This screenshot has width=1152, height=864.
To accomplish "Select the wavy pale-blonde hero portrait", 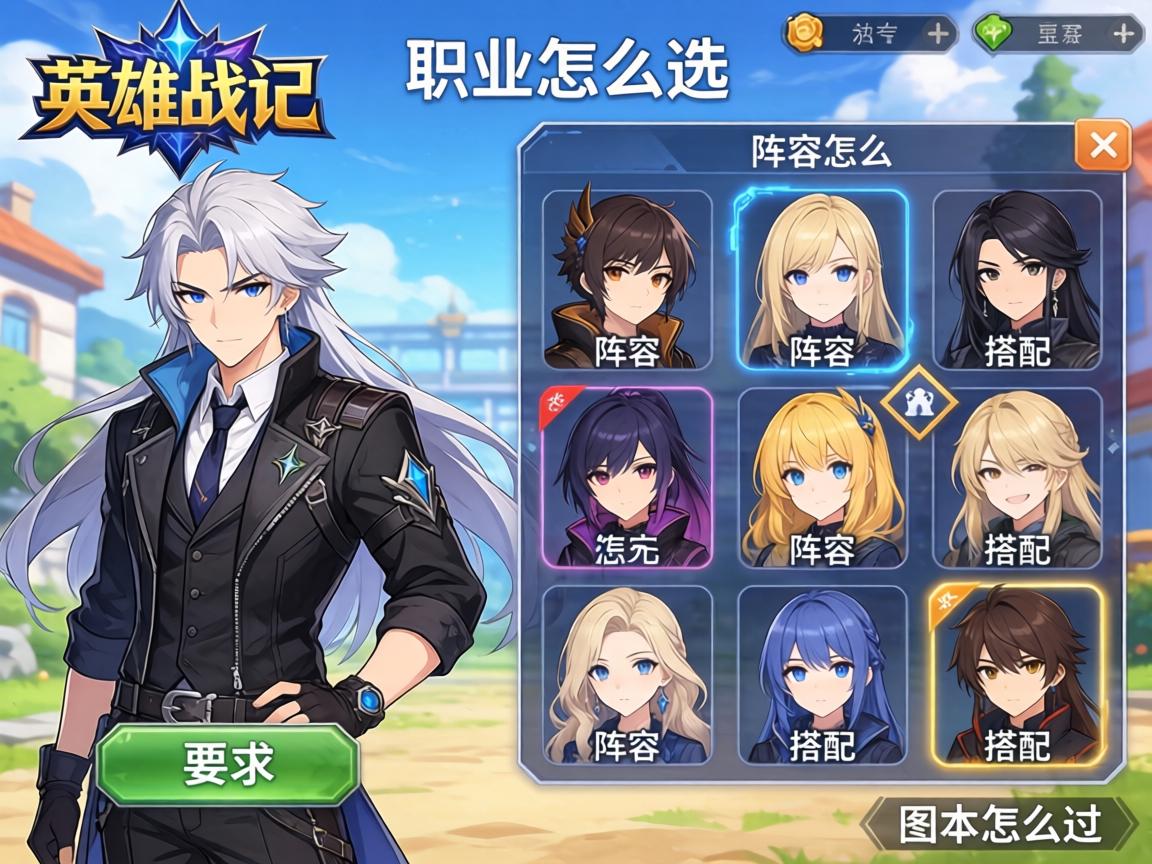I will click(x=627, y=675).
